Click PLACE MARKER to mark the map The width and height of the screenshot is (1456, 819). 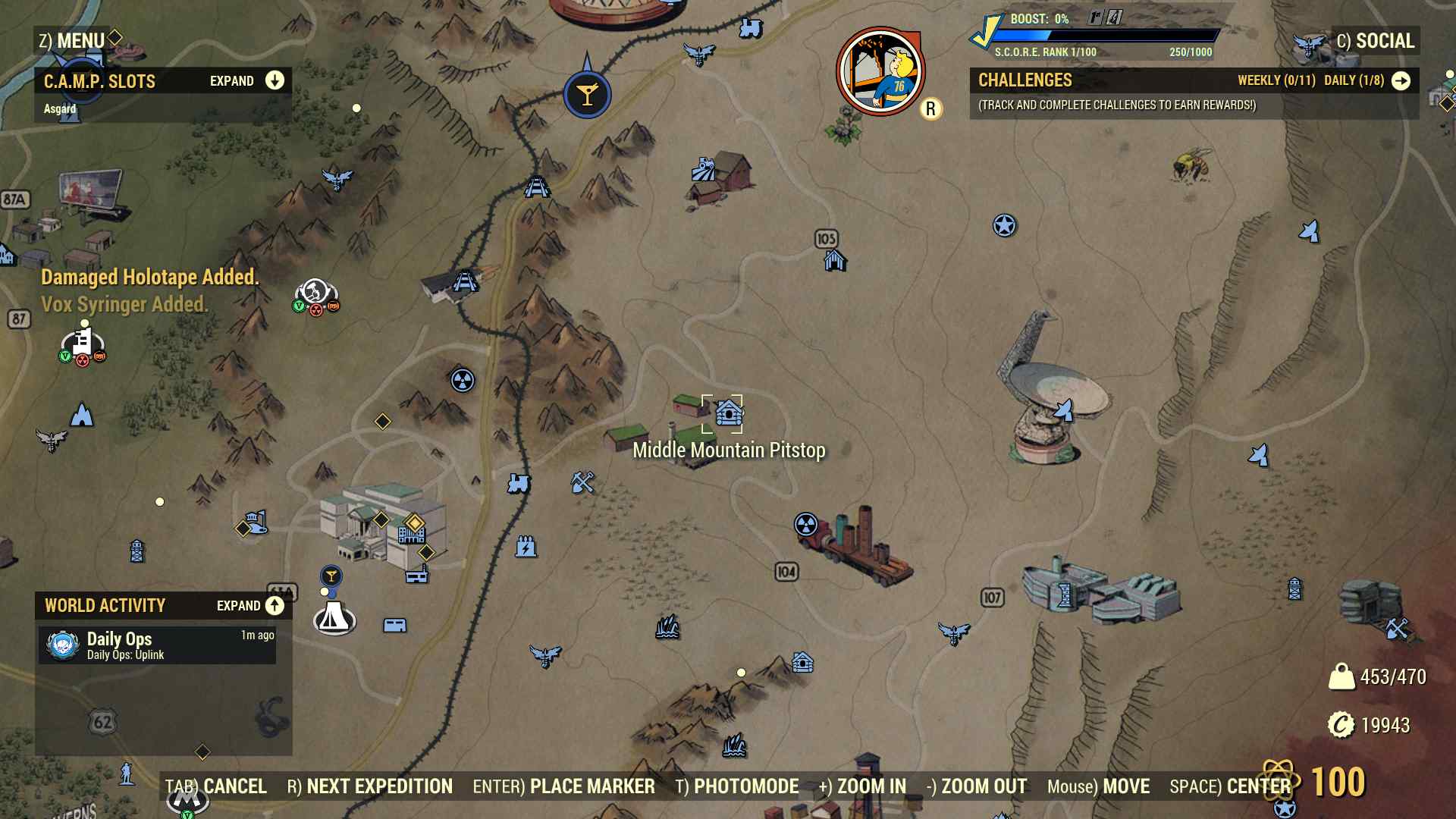(x=592, y=787)
